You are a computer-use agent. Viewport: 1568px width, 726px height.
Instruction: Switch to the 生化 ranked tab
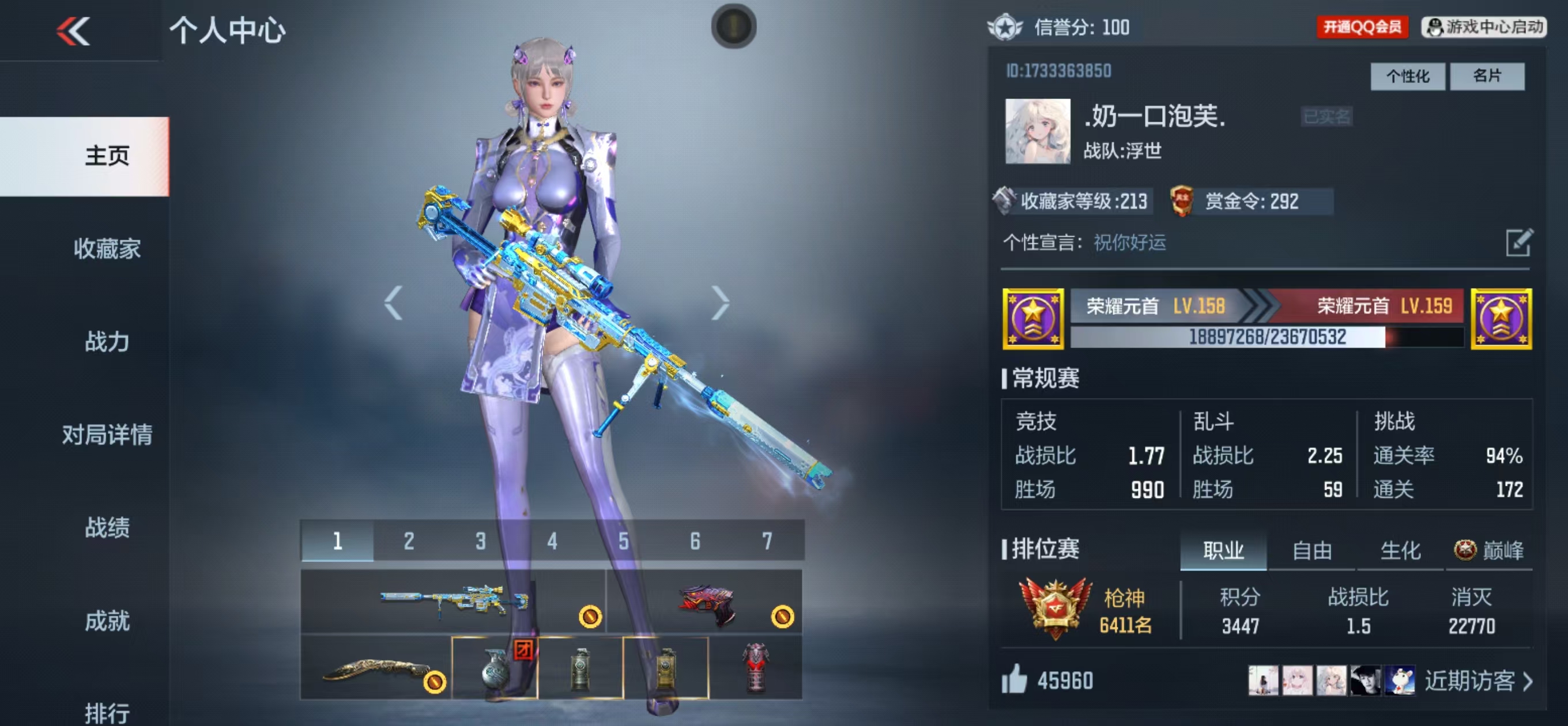[x=1400, y=551]
